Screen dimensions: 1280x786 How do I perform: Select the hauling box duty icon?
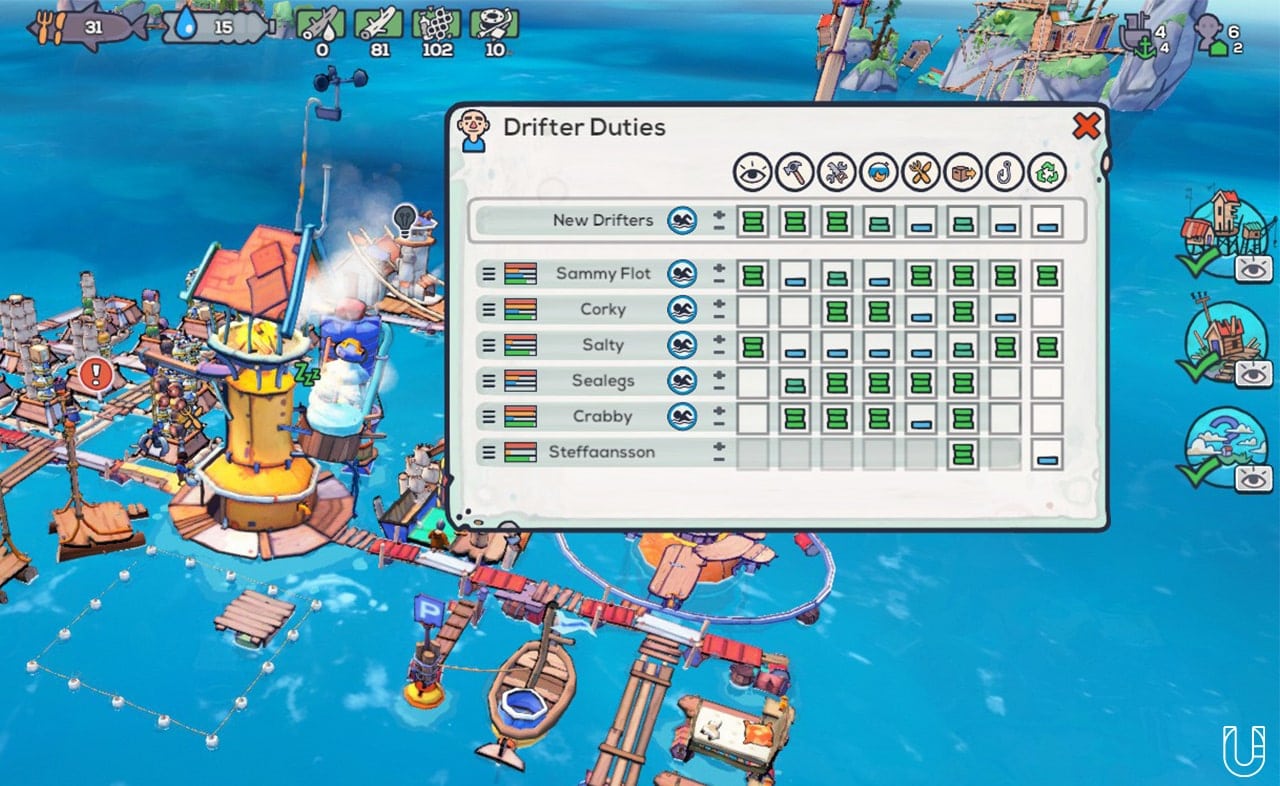coord(963,171)
